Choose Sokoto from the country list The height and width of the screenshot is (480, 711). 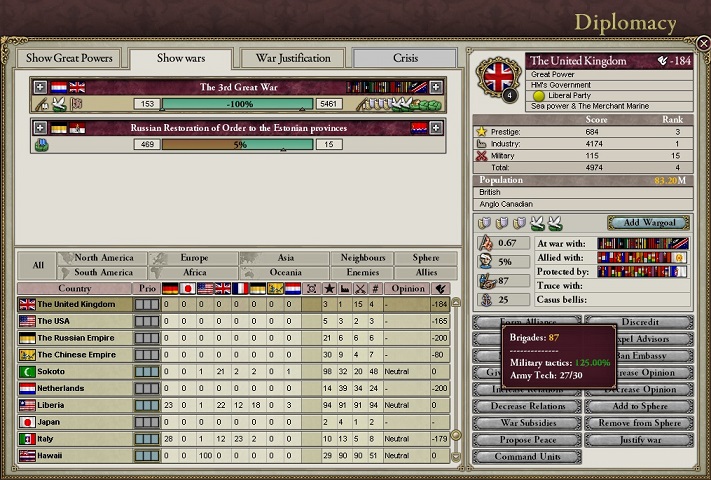(x=75, y=372)
